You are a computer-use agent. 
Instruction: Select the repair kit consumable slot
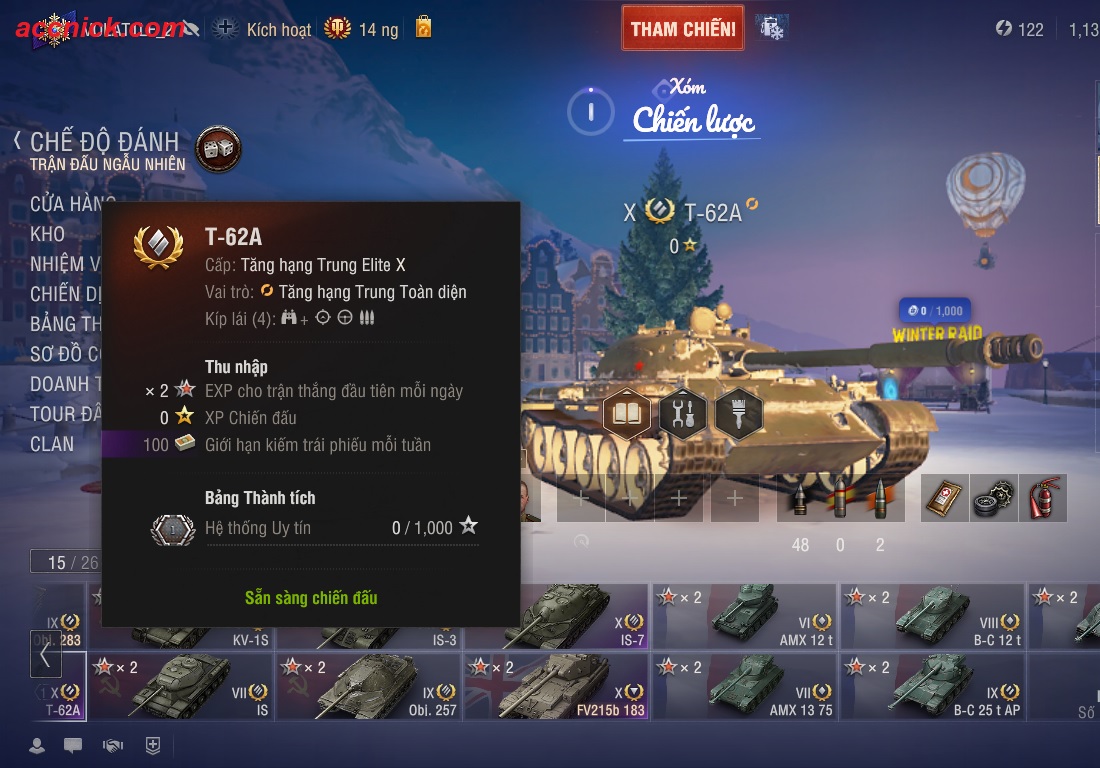(x=993, y=497)
